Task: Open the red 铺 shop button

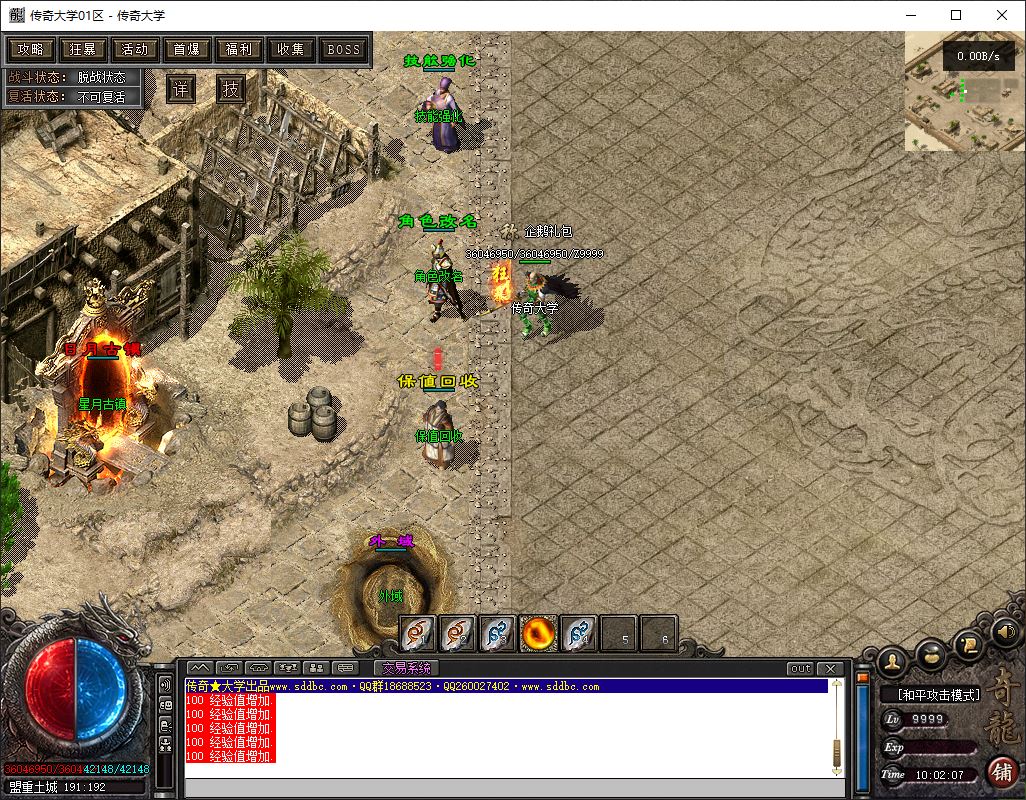Action: pos(1001,772)
